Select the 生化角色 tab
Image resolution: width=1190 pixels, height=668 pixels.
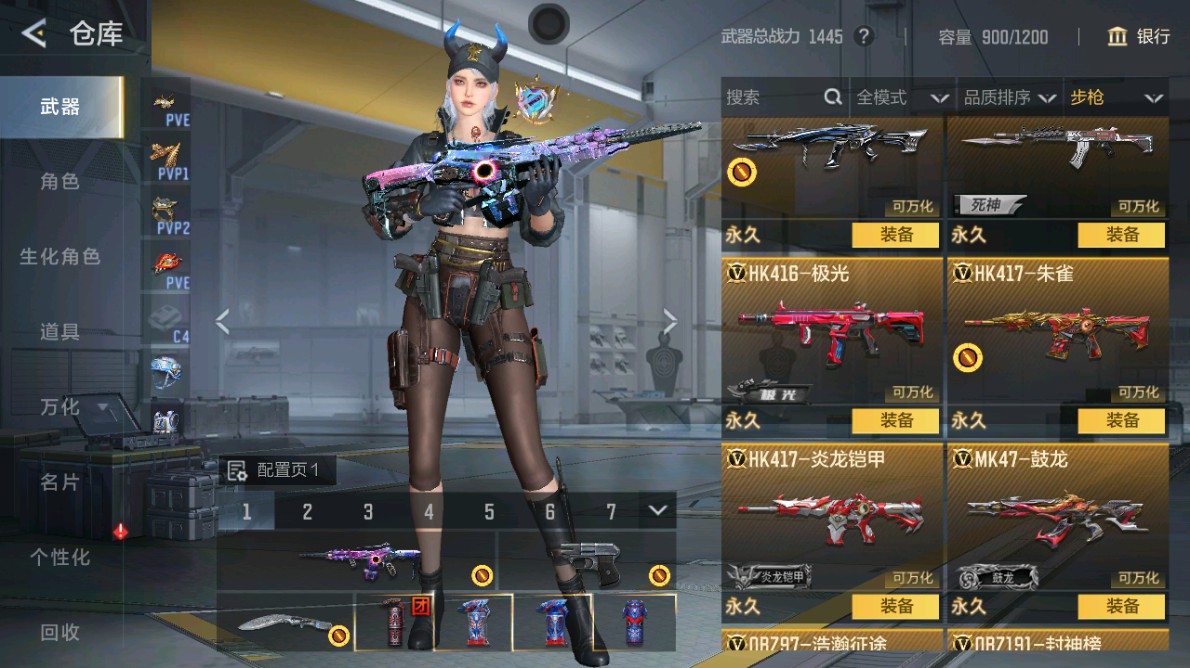(x=60, y=257)
